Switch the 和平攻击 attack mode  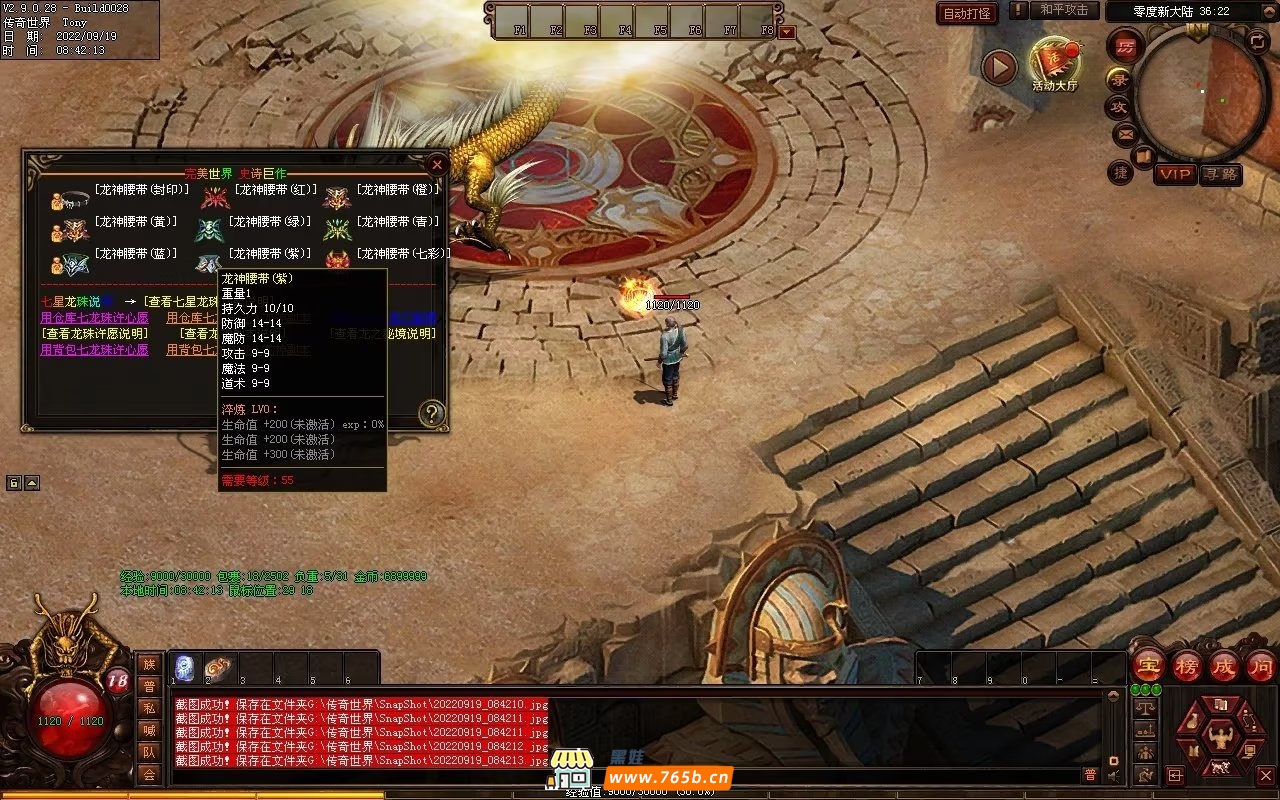[x=1063, y=10]
